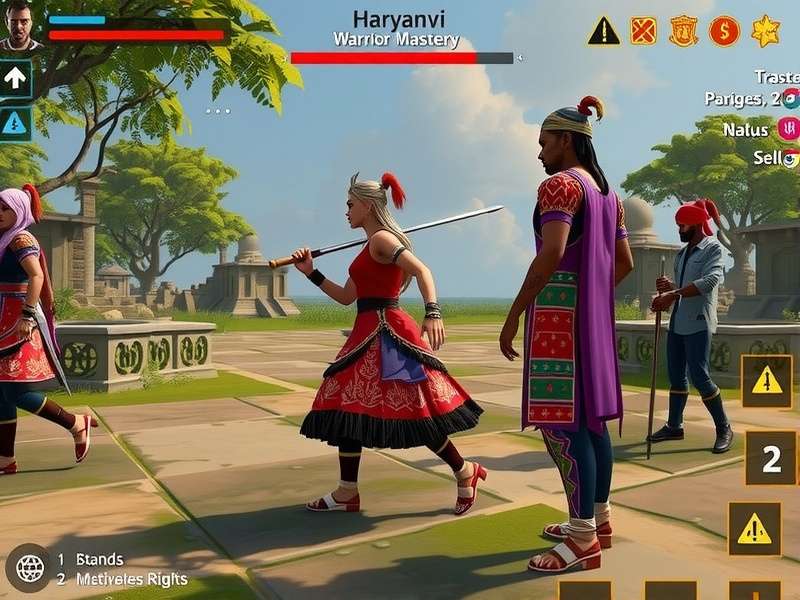Click the player portrait
This screenshot has height=600, width=800.
(x=19, y=25)
